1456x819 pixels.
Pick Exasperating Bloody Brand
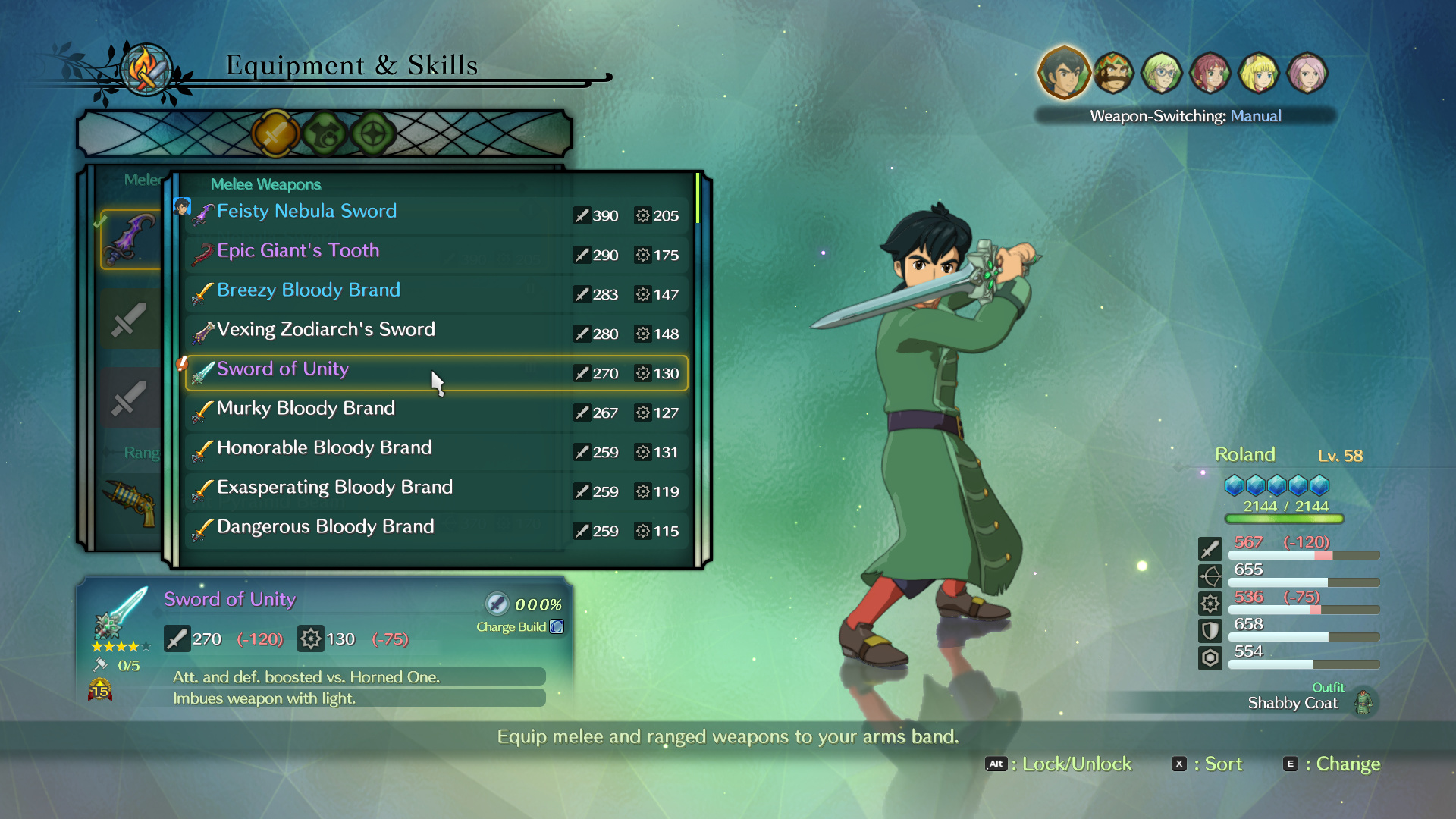point(436,491)
